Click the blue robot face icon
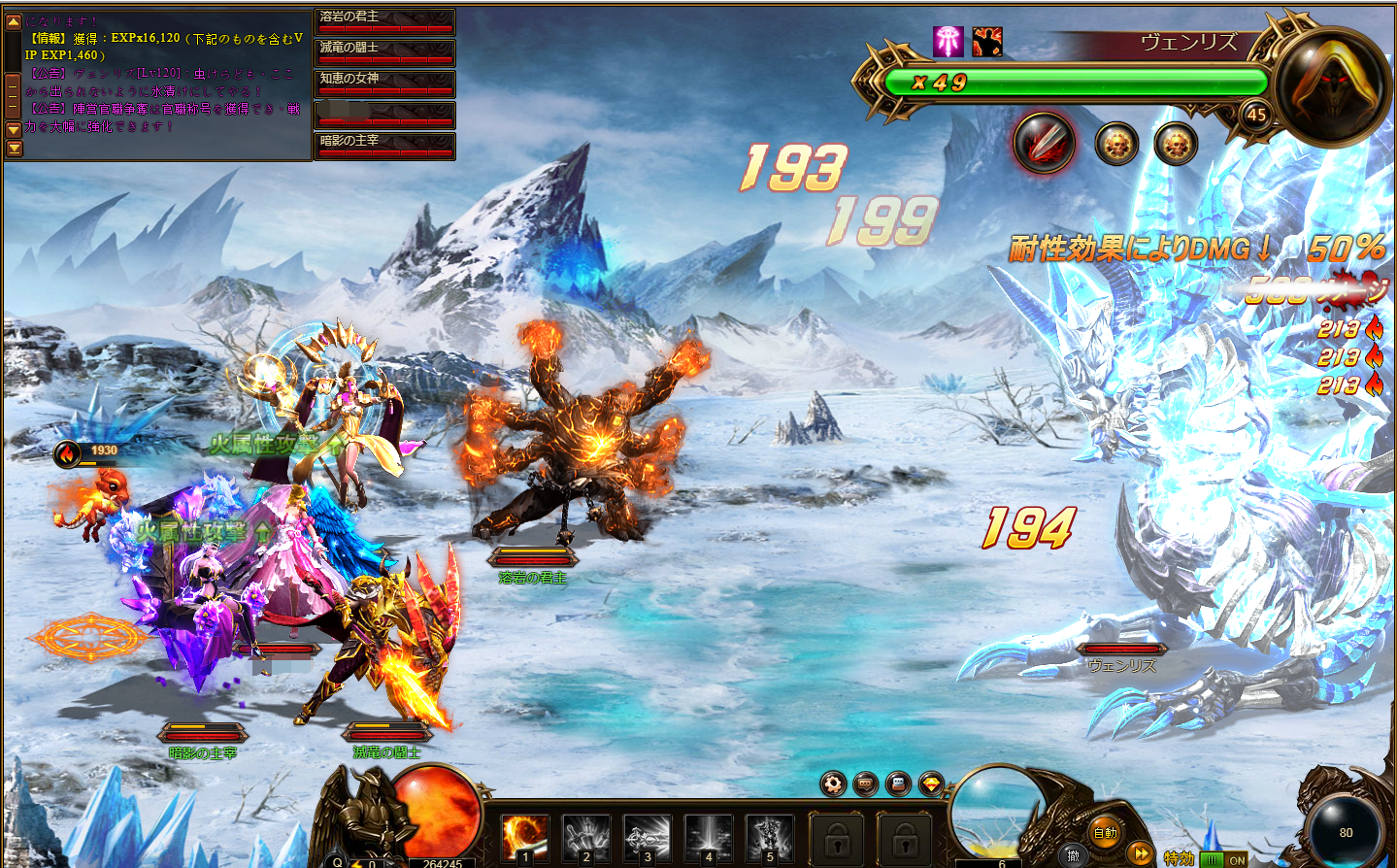The width and height of the screenshot is (1397, 868). (899, 784)
